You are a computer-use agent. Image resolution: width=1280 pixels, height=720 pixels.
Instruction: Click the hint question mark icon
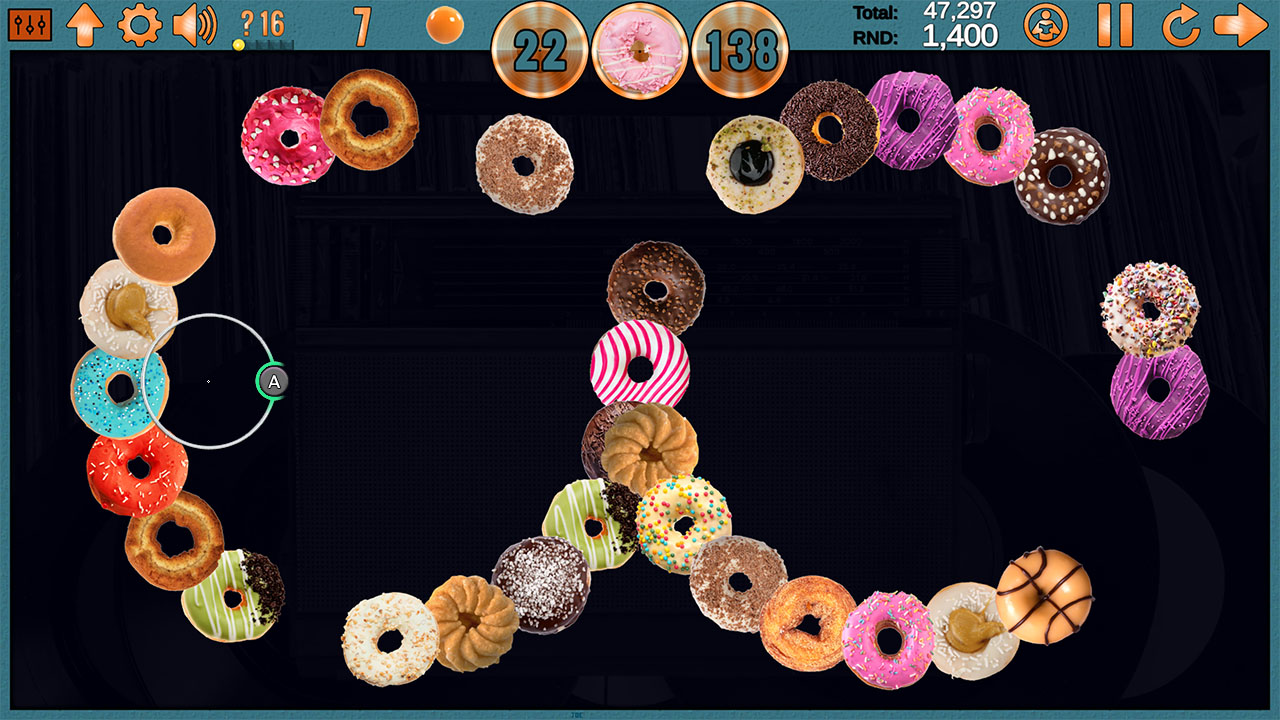click(247, 22)
